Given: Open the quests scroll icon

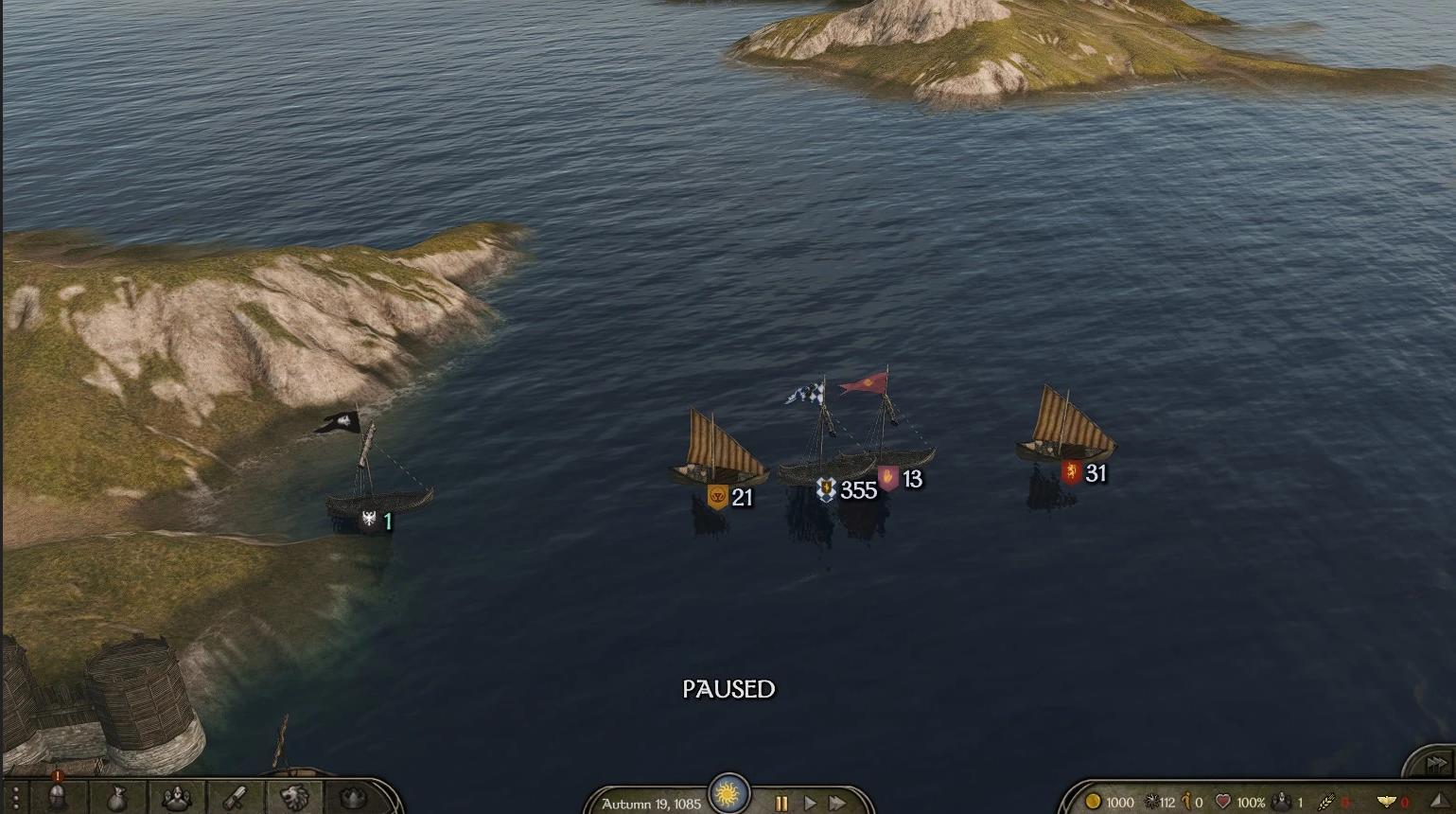Looking at the screenshot, I should tap(236, 798).
